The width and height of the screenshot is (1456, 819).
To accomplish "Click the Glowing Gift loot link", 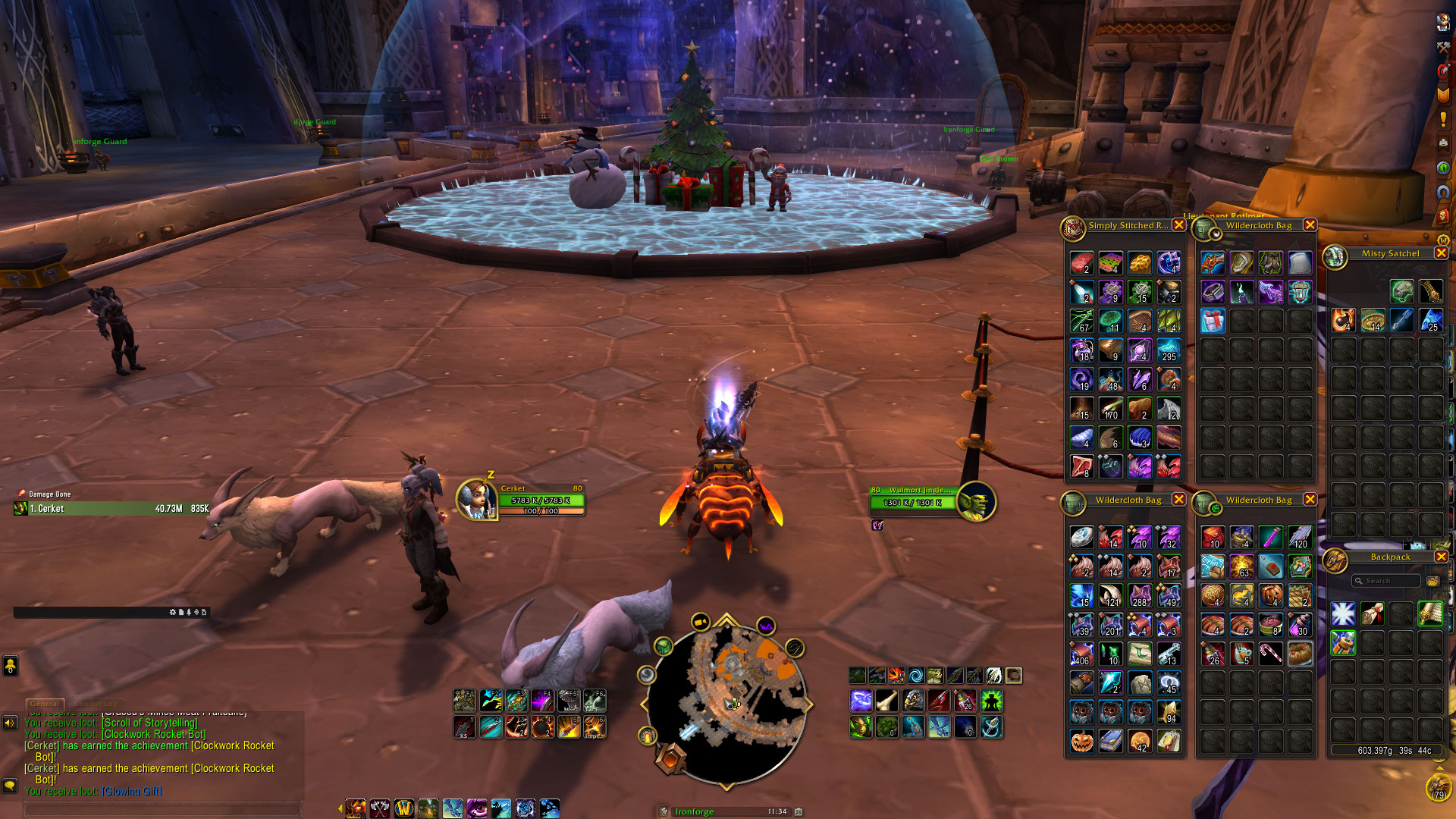I will [131, 791].
